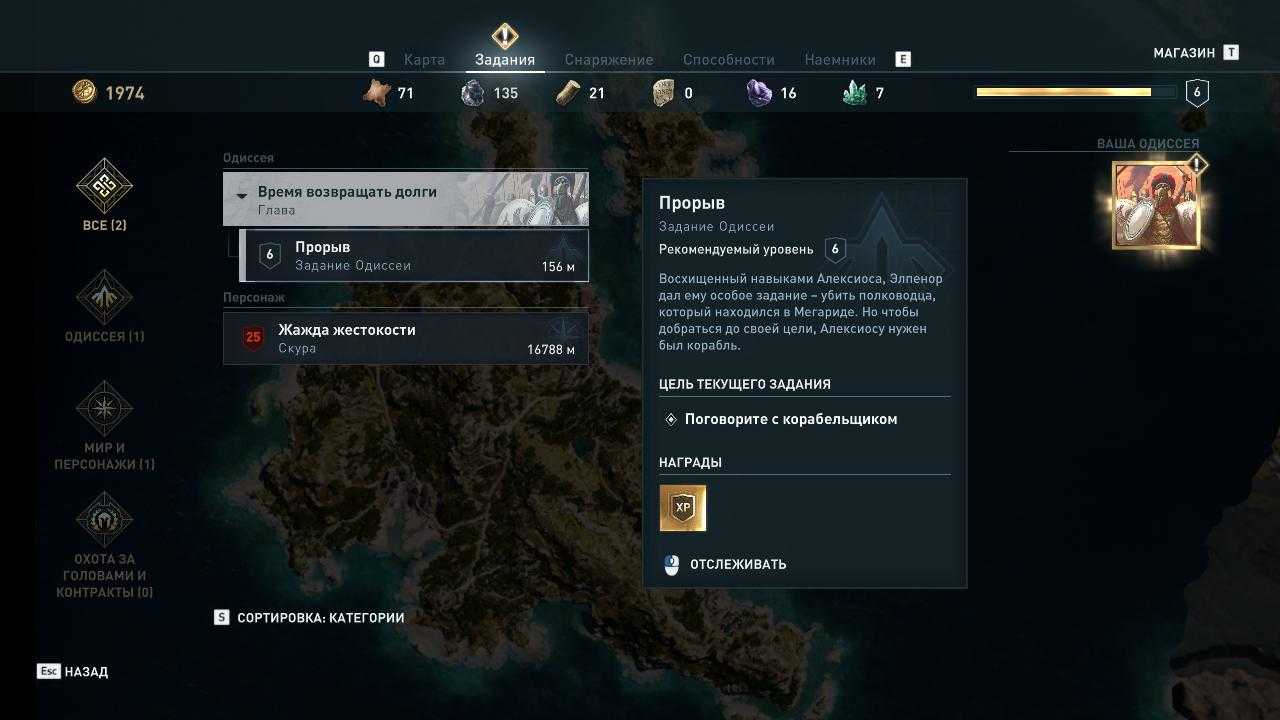The width and height of the screenshot is (1280, 720).
Task: Select the Жажда жестокости quest
Action: (405, 338)
